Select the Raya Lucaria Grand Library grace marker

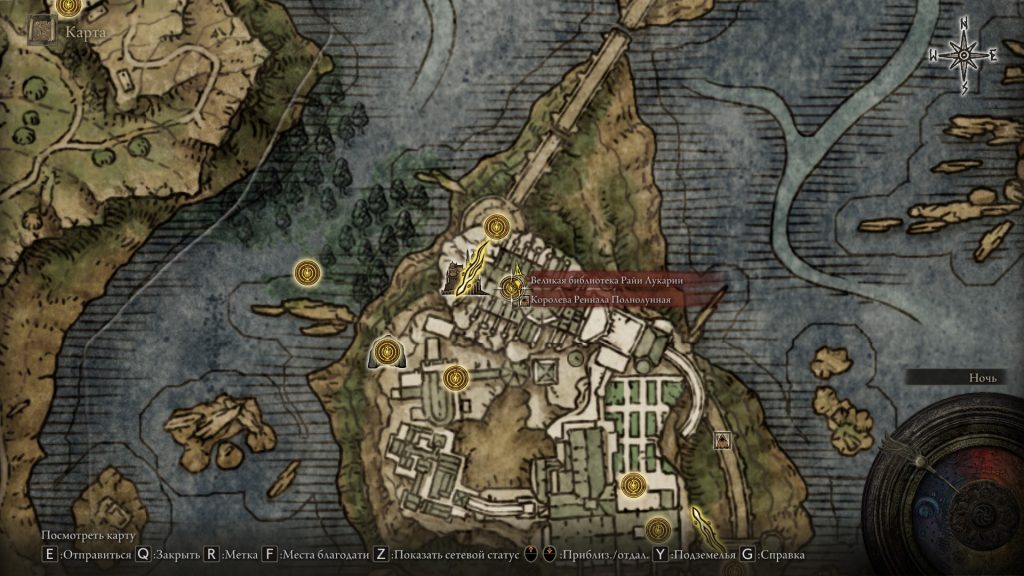(x=512, y=289)
